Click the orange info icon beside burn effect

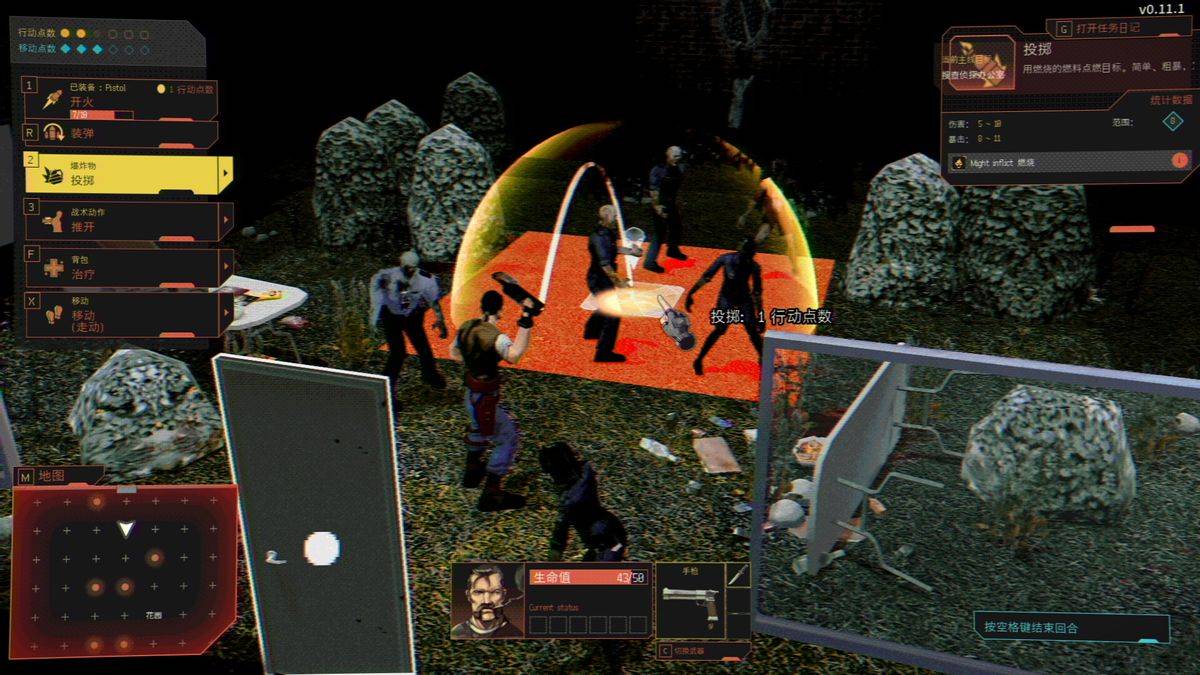[x=1179, y=160]
